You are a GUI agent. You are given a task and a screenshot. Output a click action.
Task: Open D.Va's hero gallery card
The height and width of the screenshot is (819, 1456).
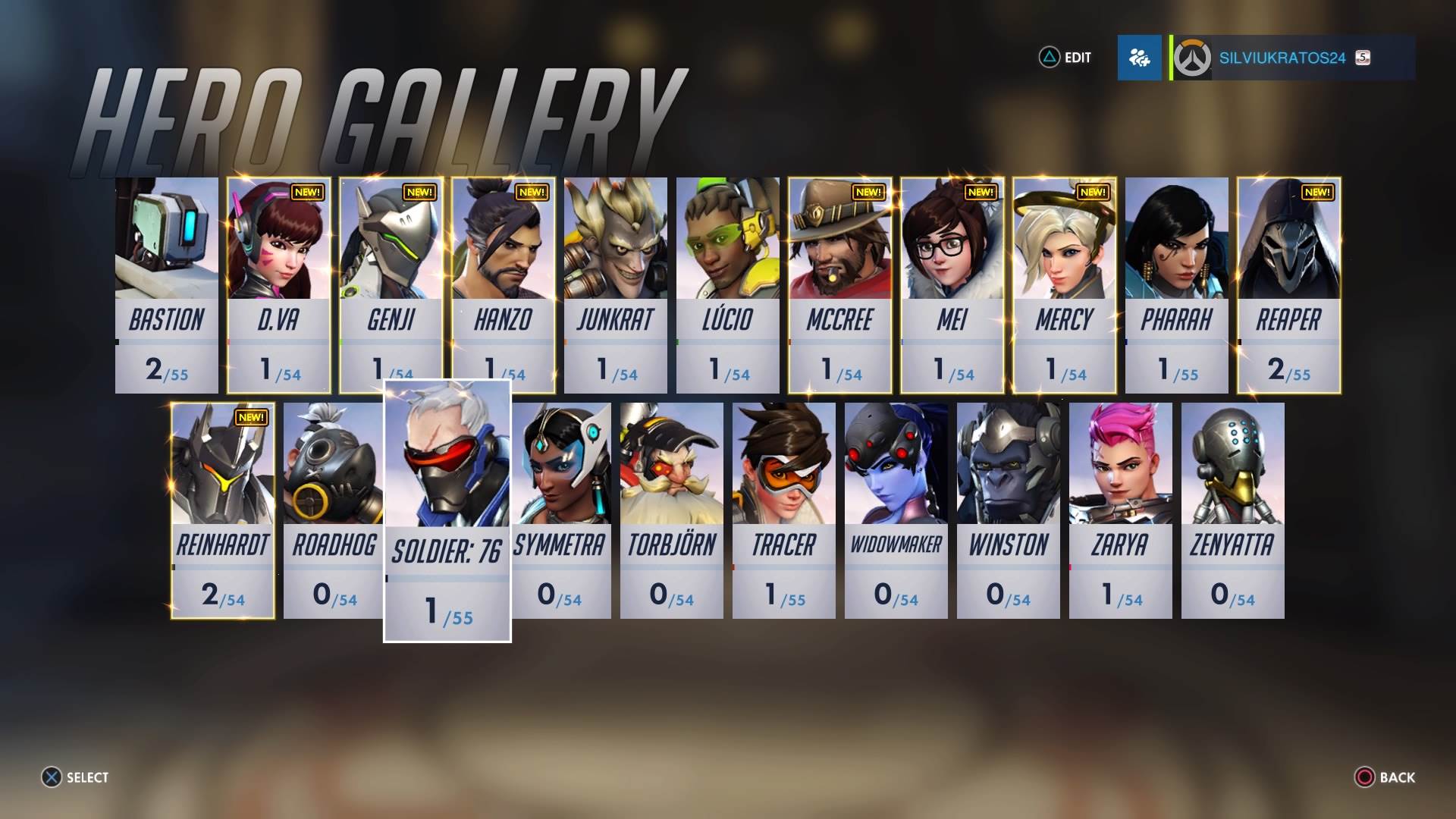click(x=279, y=285)
